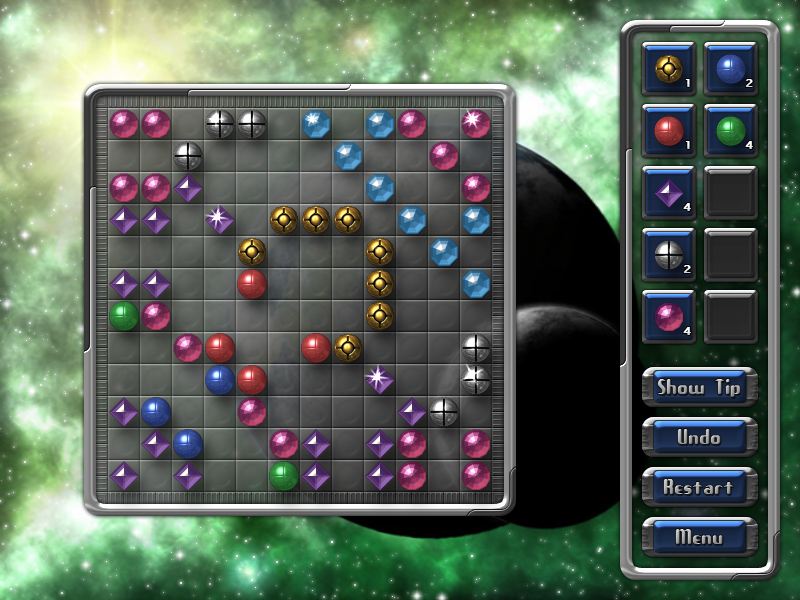Viewport: 800px width, 600px height.
Task: Pick the pink gem piece slot
Action: click(669, 317)
